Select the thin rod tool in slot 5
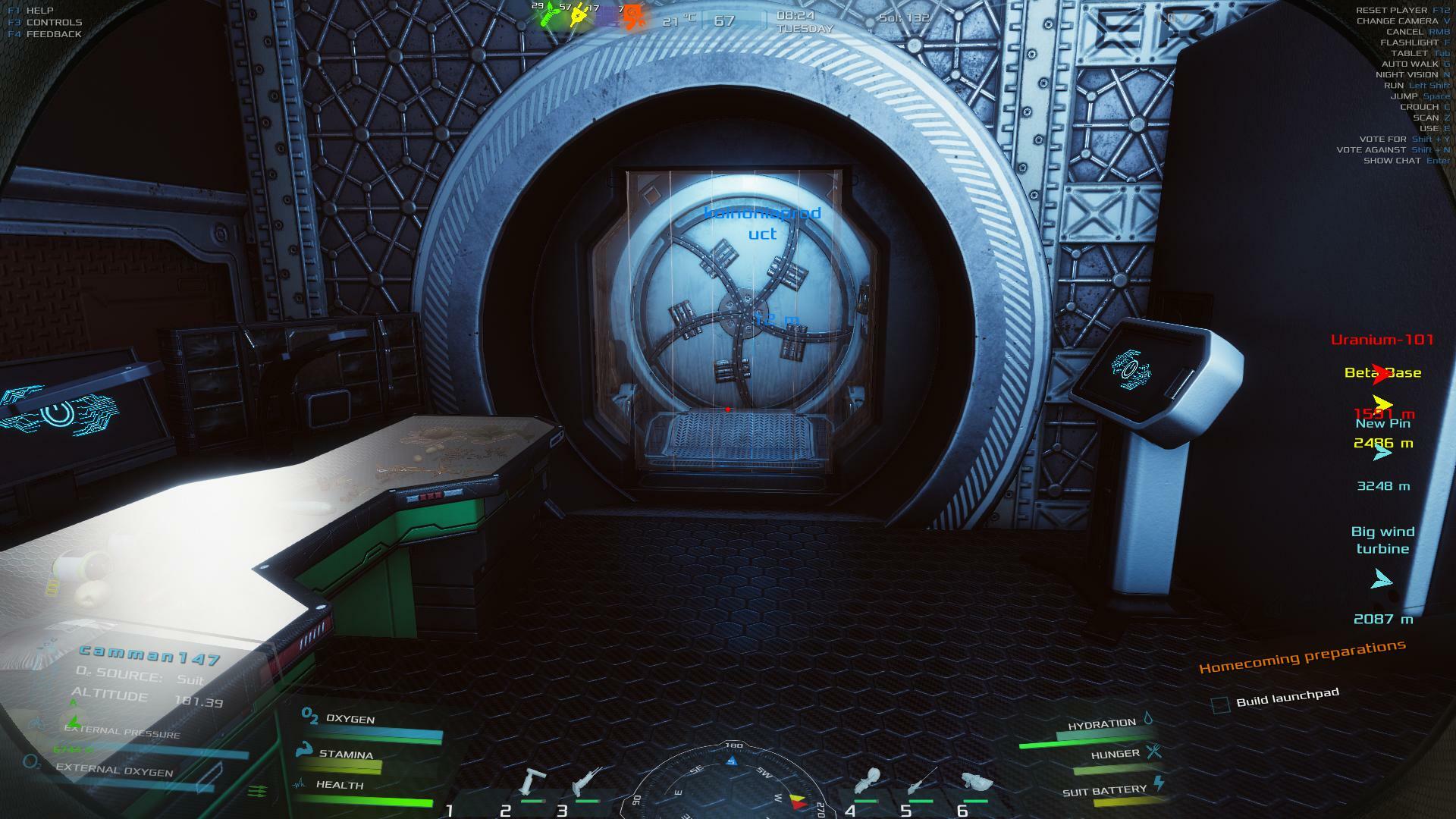Viewport: 1456px width, 819px height. coord(921,781)
